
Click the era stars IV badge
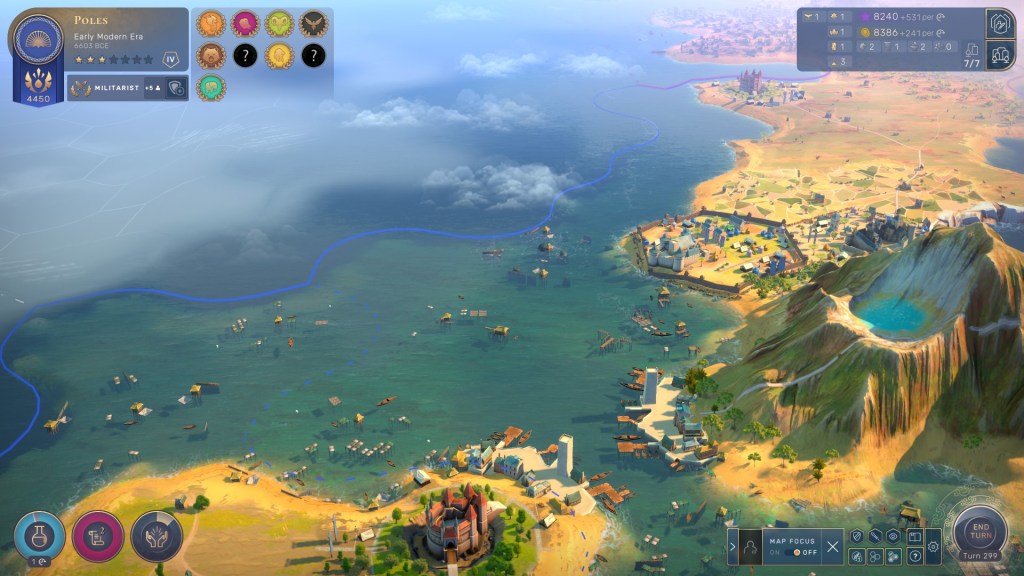click(171, 60)
